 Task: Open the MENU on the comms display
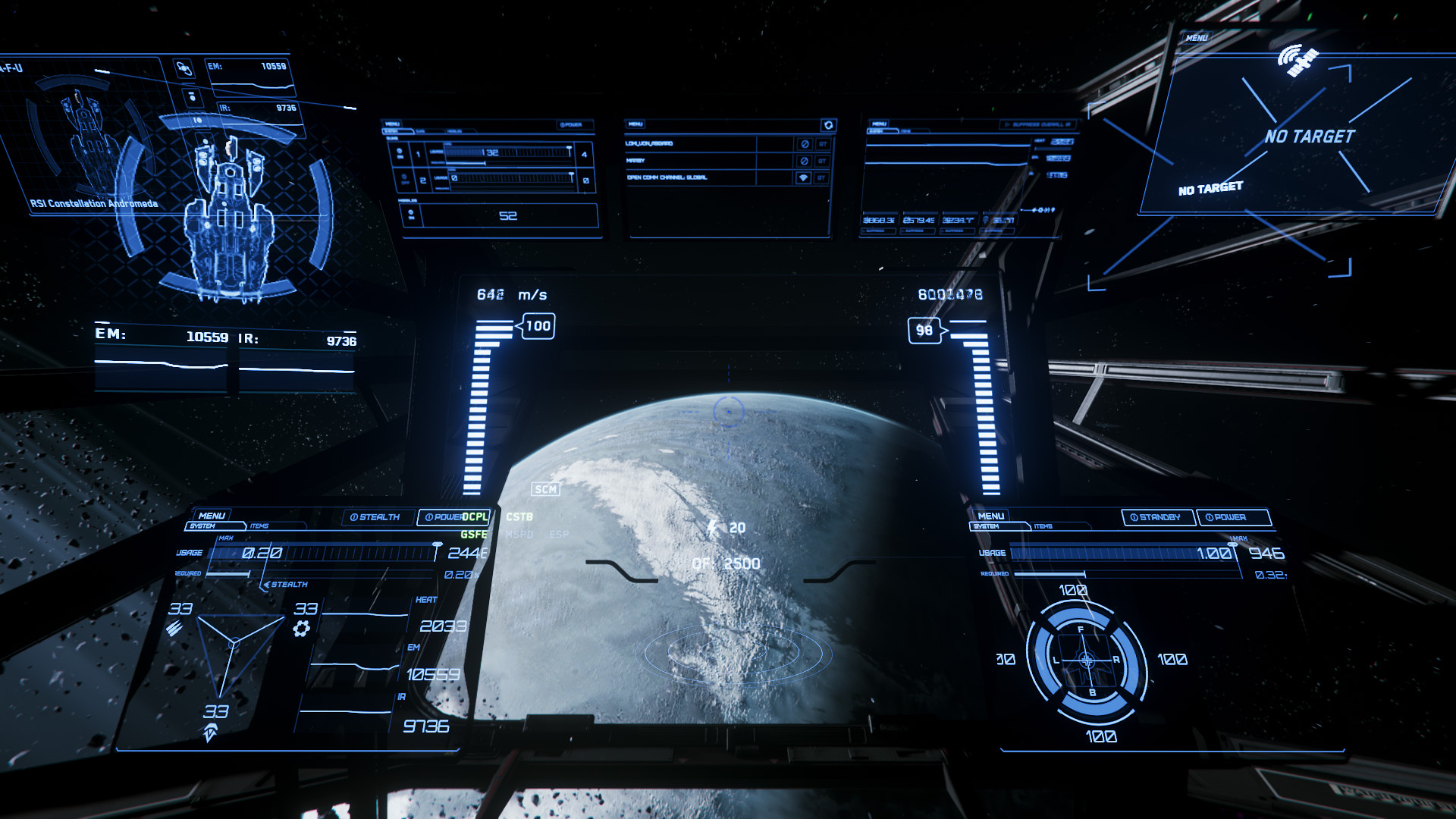635,124
